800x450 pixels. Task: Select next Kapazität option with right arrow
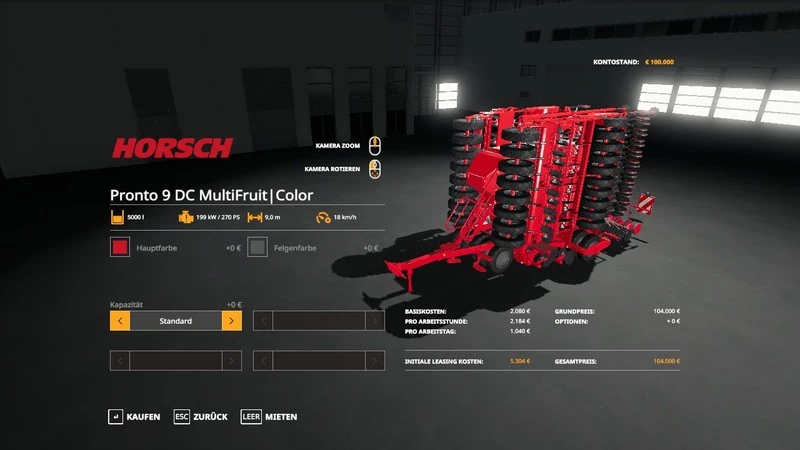click(x=231, y=321)
